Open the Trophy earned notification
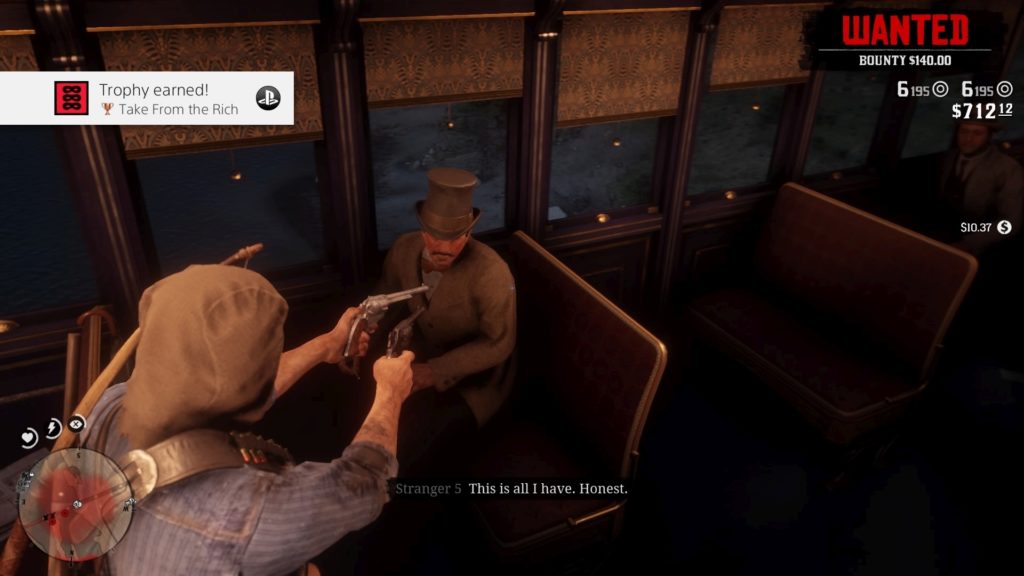Image resolution: width=1024 pixels, height=576 pixels. 146,98
